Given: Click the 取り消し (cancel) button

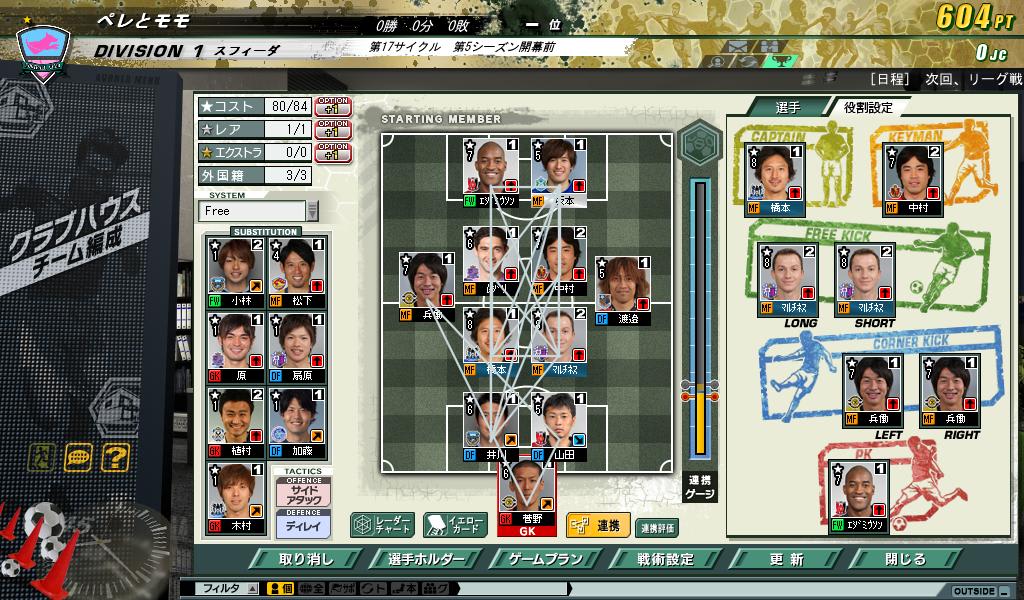Looking at the screenshot, I should coord(306,559).
